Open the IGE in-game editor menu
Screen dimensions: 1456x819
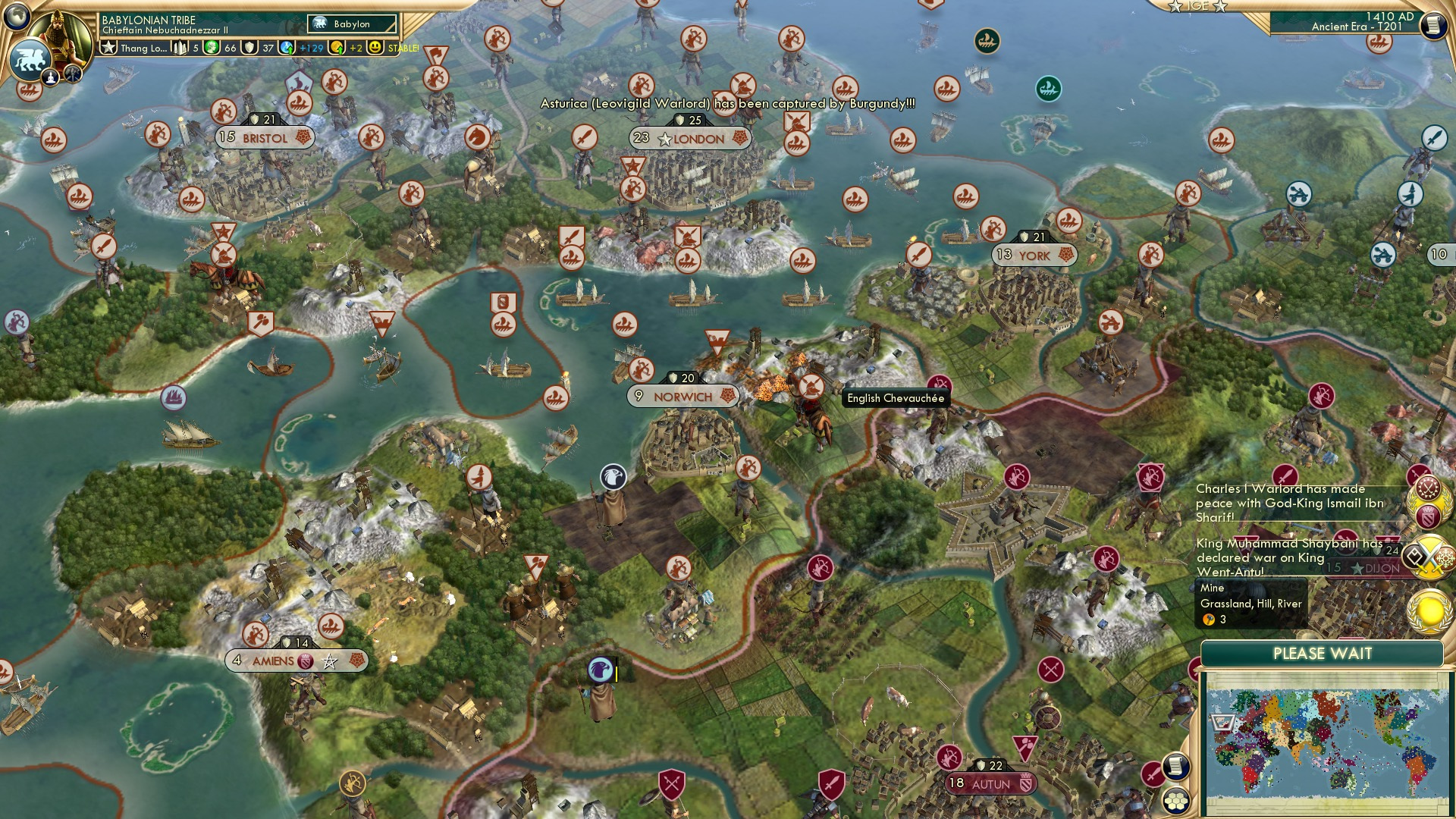tap(1197, 6)
